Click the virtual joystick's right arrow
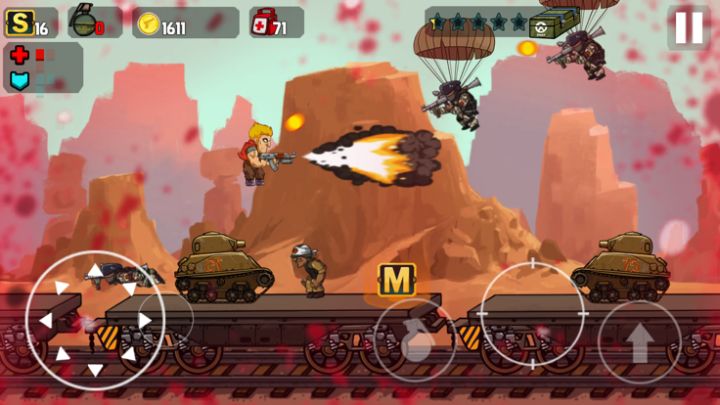 [145, 321]
